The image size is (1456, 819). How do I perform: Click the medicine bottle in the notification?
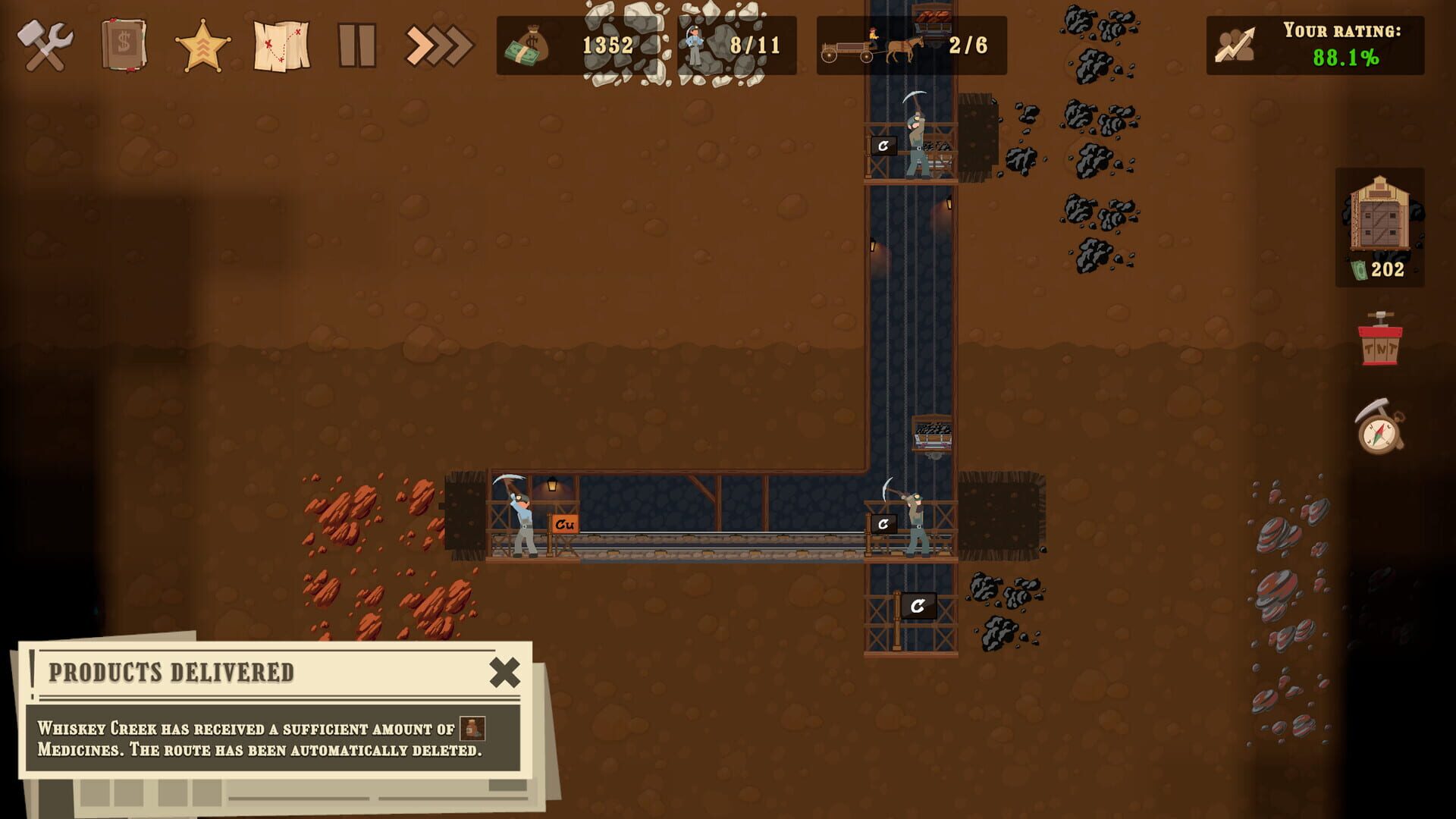(471, 726)
